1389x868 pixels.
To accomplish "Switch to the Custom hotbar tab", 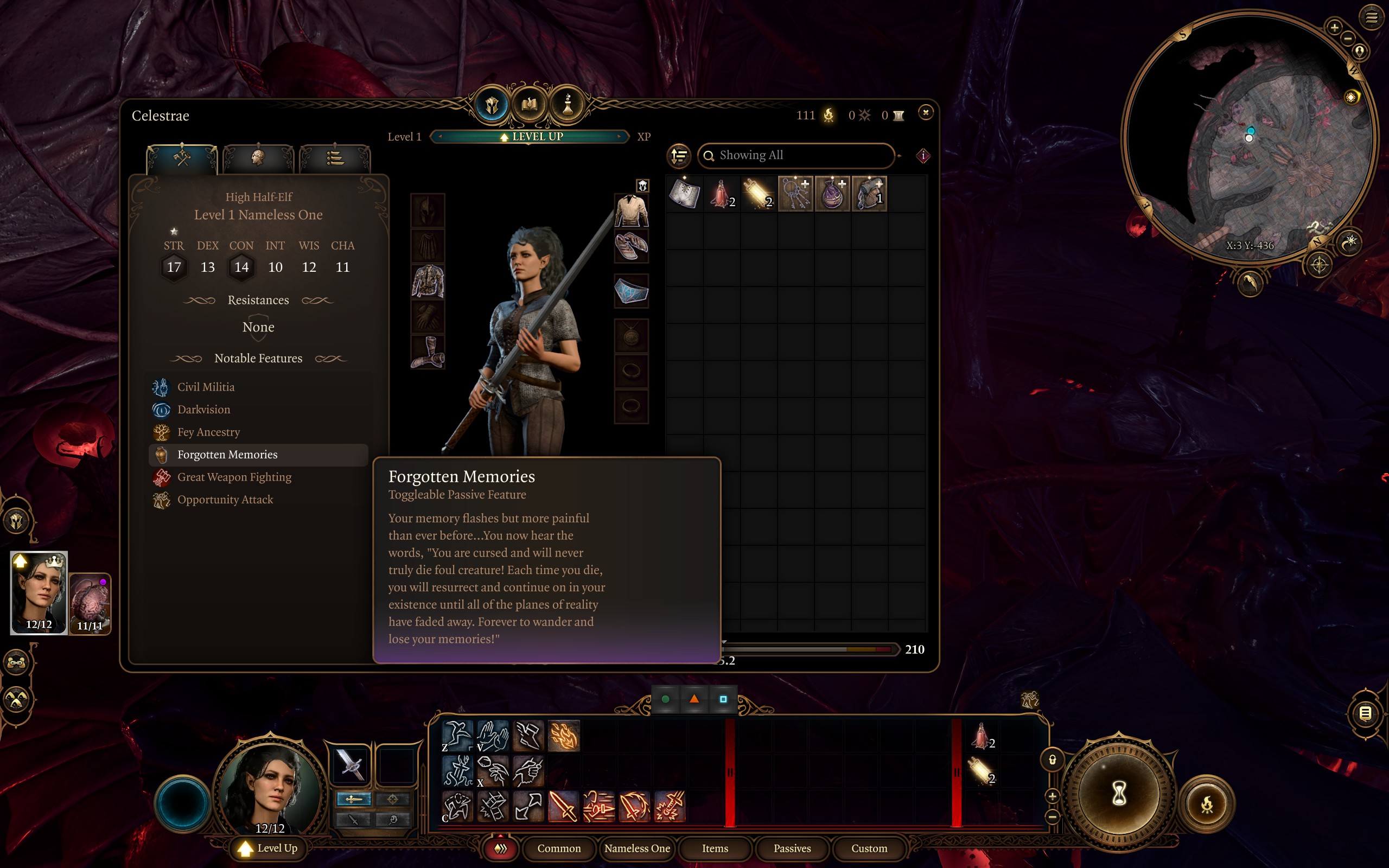I will (869, 848).
